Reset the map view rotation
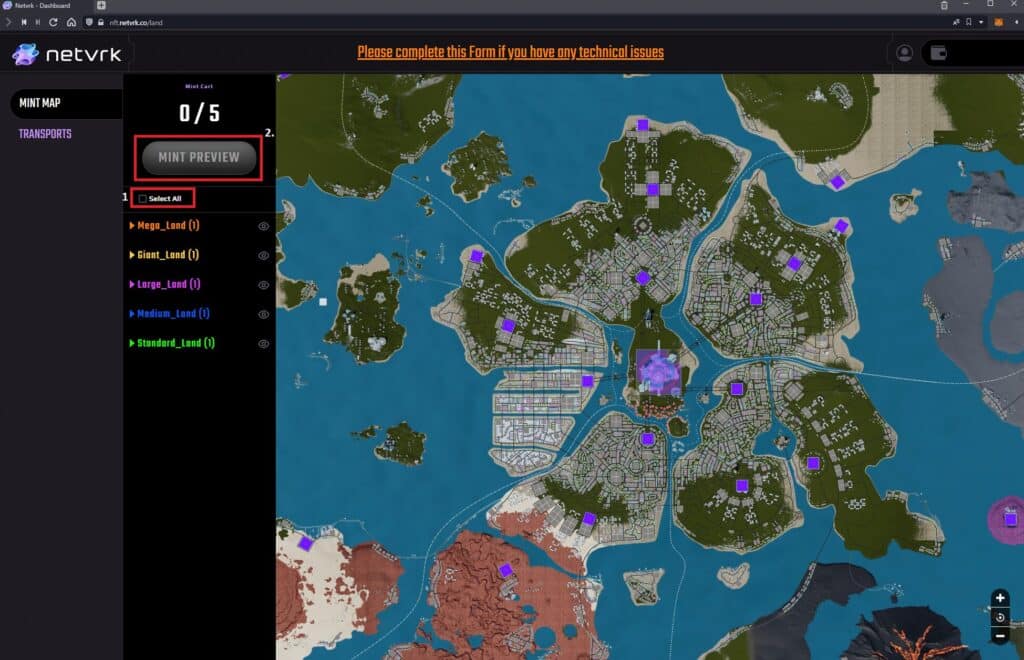The height and width of the screenshot is (660, 1024). click(1000, 617)
